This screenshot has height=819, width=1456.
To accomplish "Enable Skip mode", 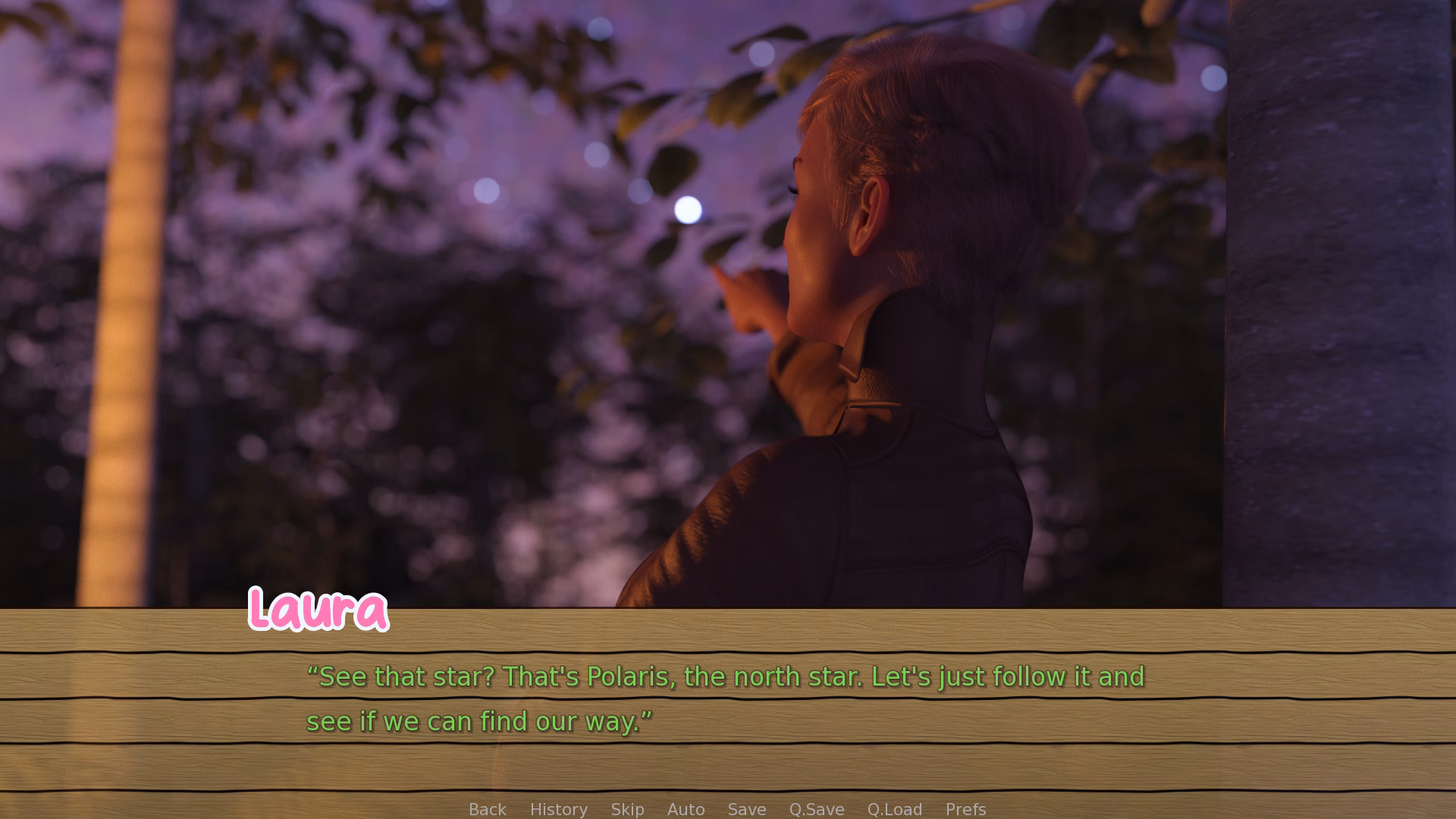I will point(627,808).
